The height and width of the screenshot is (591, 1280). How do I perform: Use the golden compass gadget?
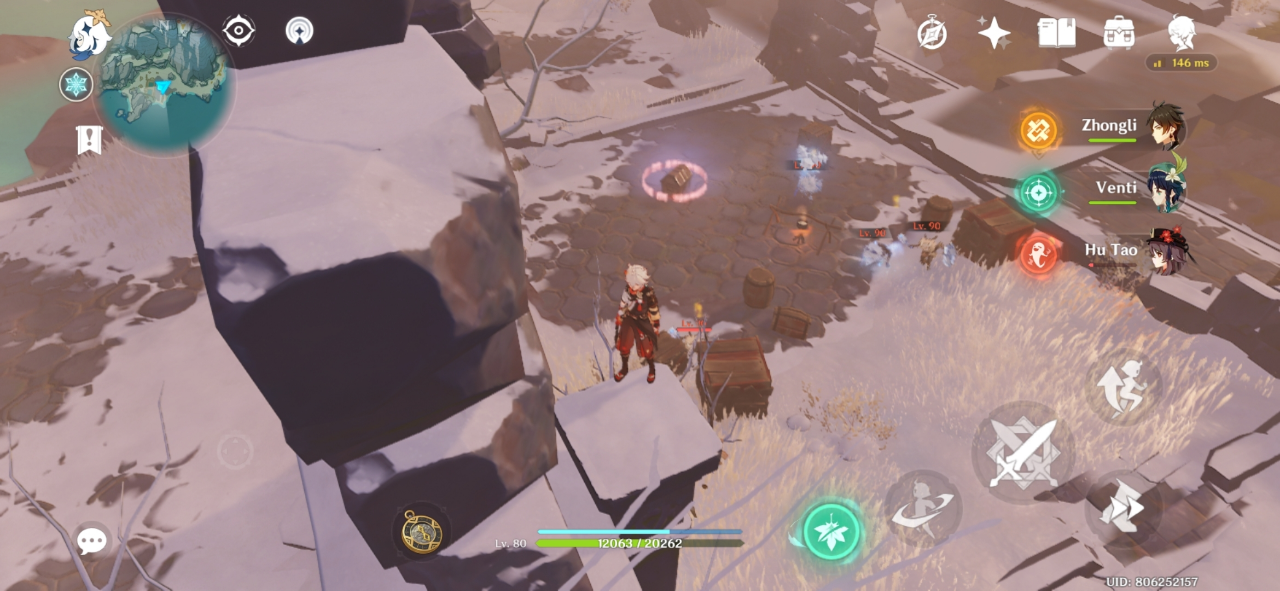tap(420, 531)
